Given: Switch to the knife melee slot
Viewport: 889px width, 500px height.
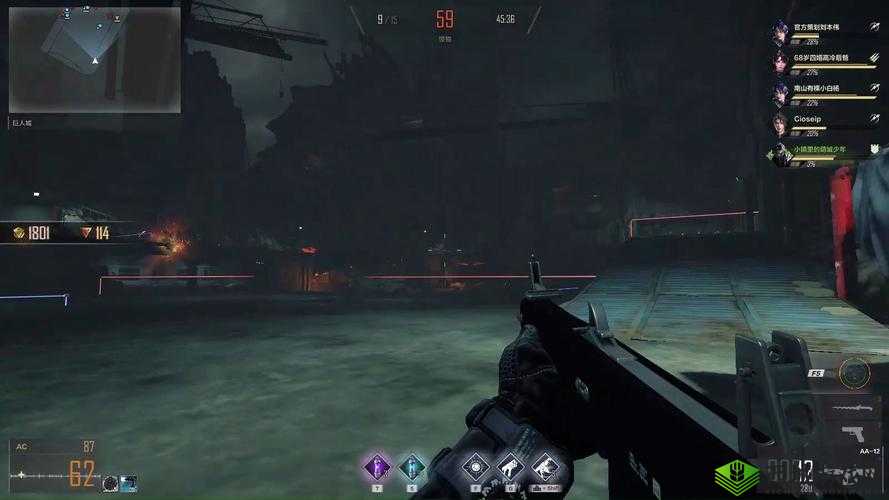Looking at the screenshot, I should pyautogui.click(x=851, y=407).
